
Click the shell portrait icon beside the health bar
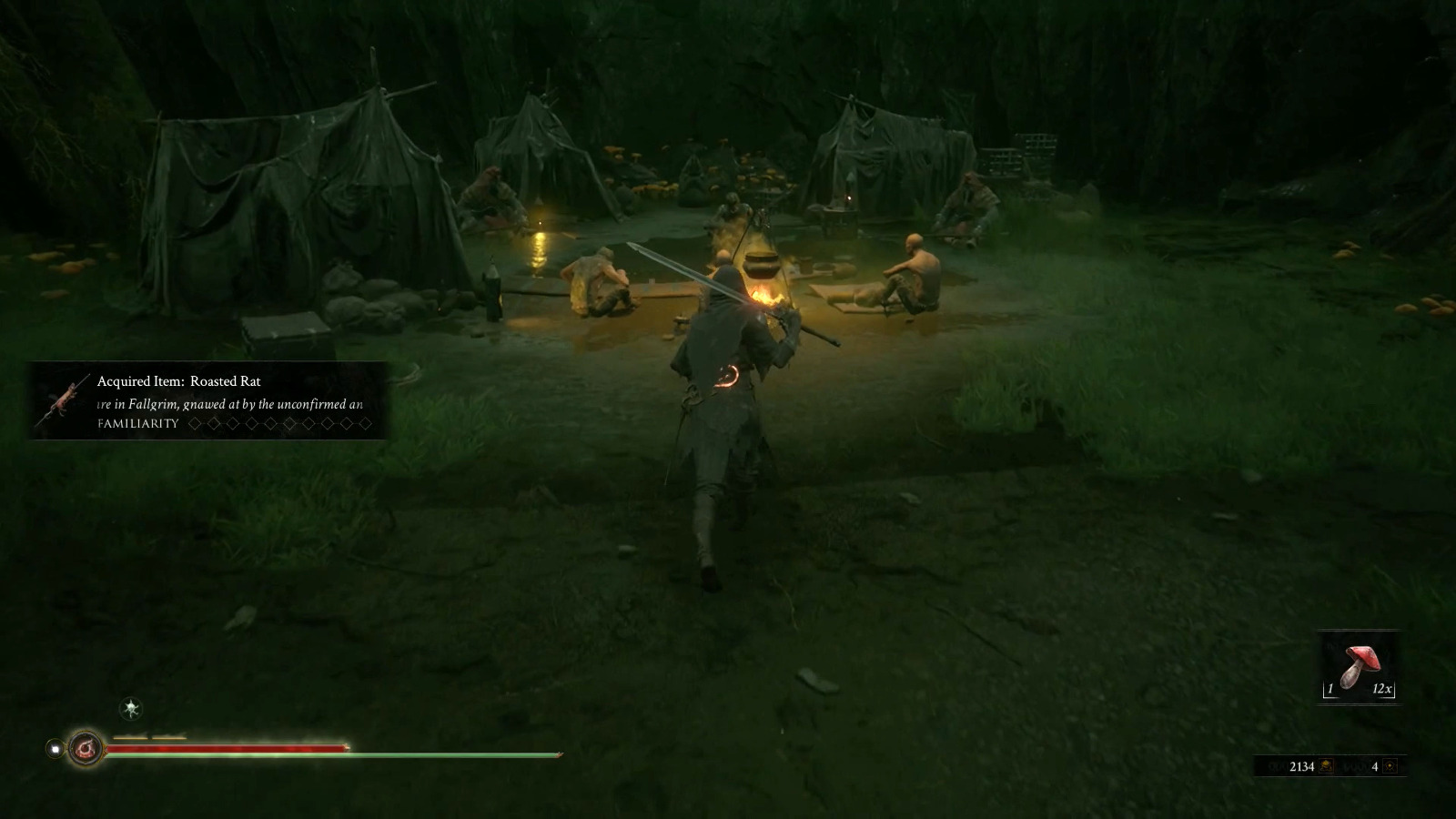tap(86, 748)
